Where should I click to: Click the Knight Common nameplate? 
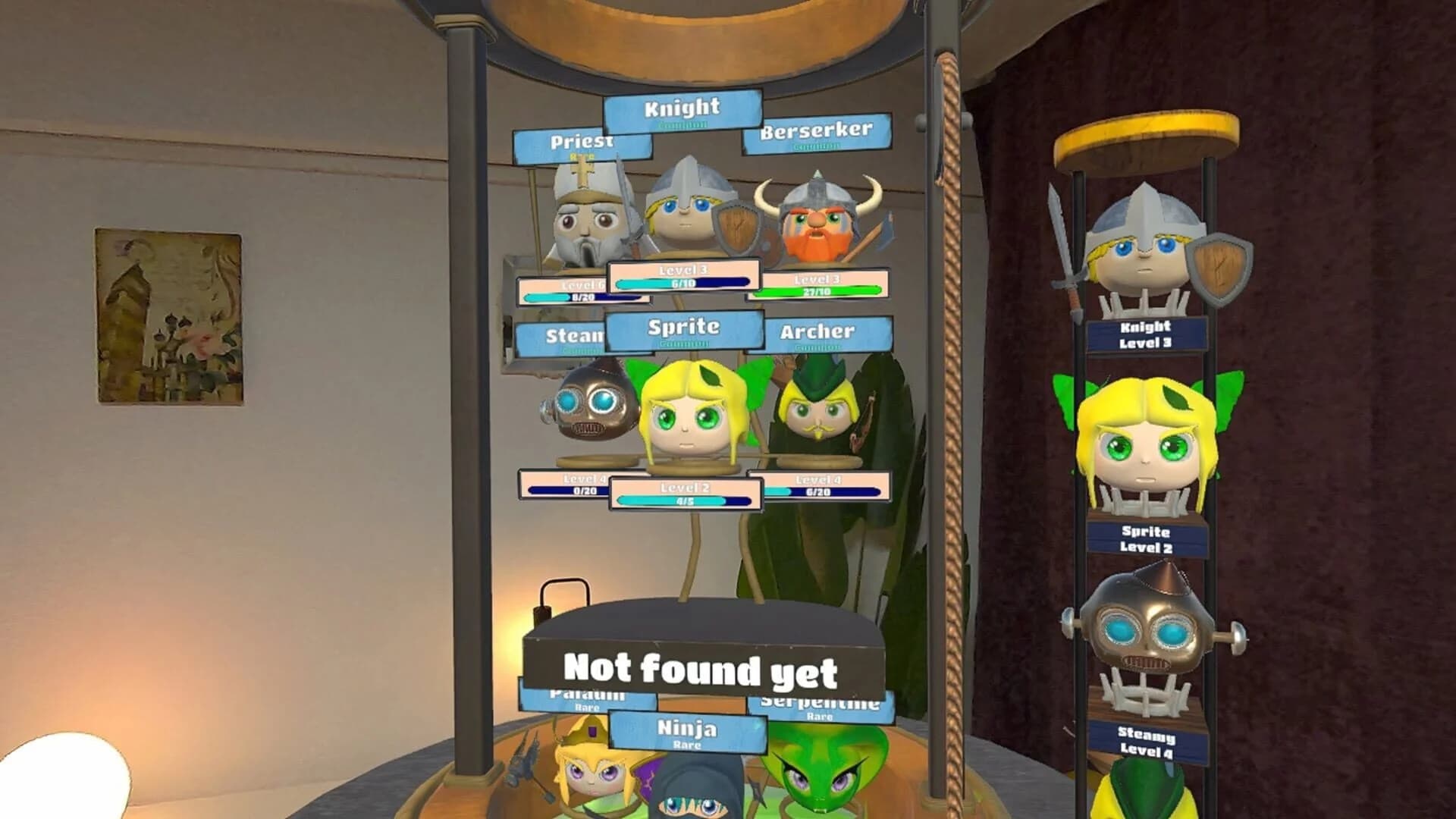[x=680, y=111]
